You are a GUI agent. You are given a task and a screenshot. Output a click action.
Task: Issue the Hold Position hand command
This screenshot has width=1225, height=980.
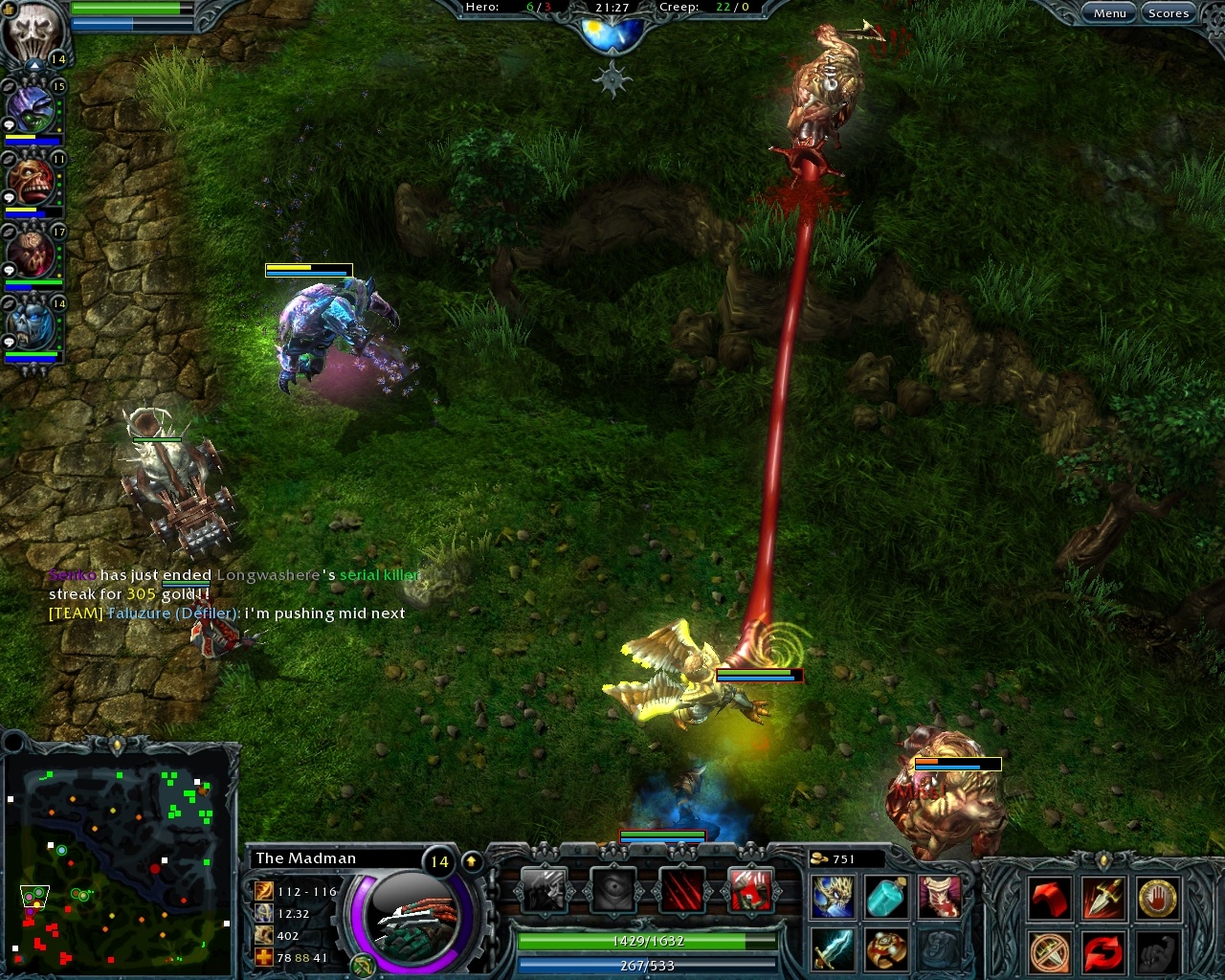pyautogui.click(x=1158, y=900)
